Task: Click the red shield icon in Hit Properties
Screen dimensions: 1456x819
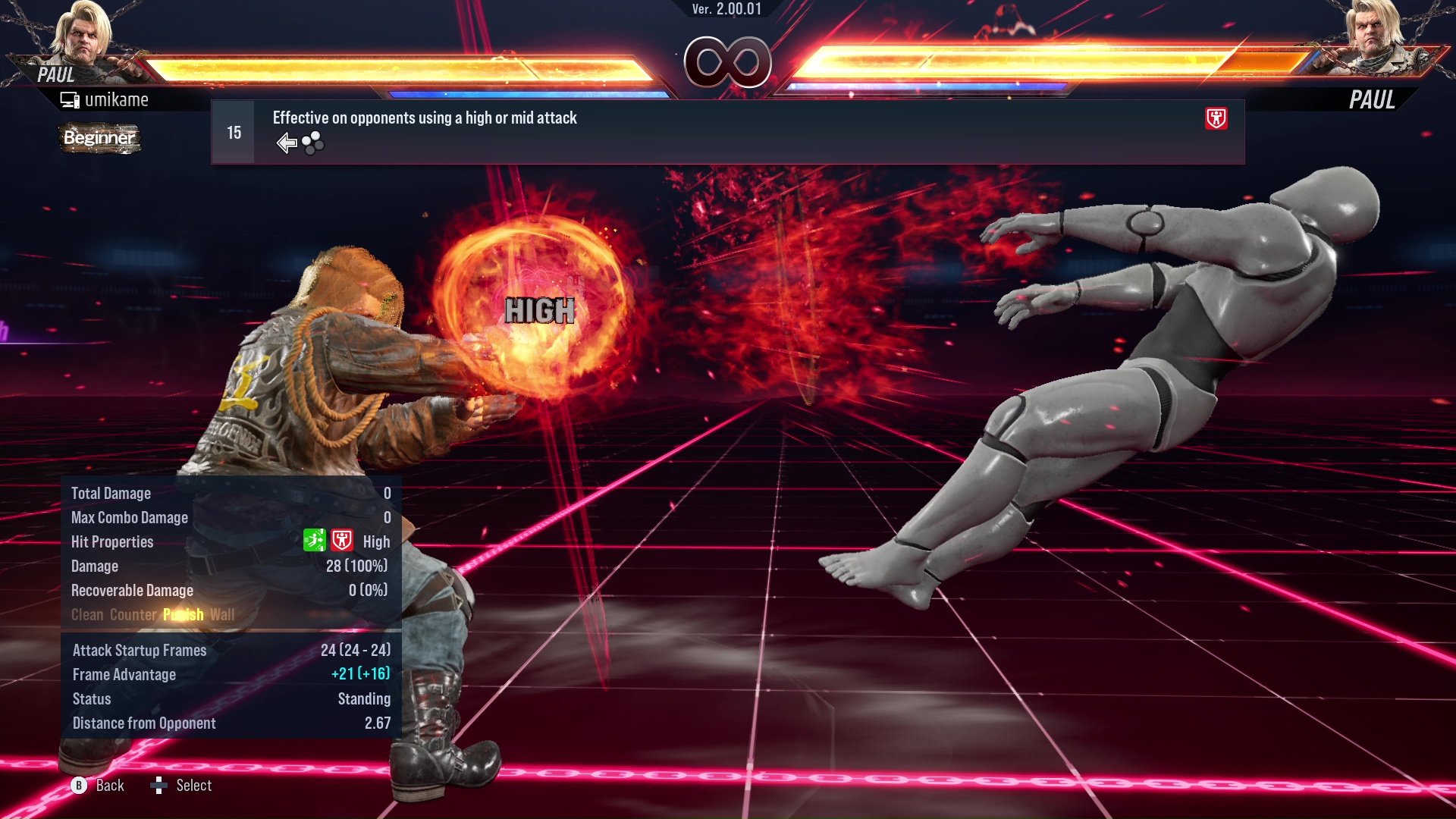Action: pyautogui.click(x=342, y=541)
